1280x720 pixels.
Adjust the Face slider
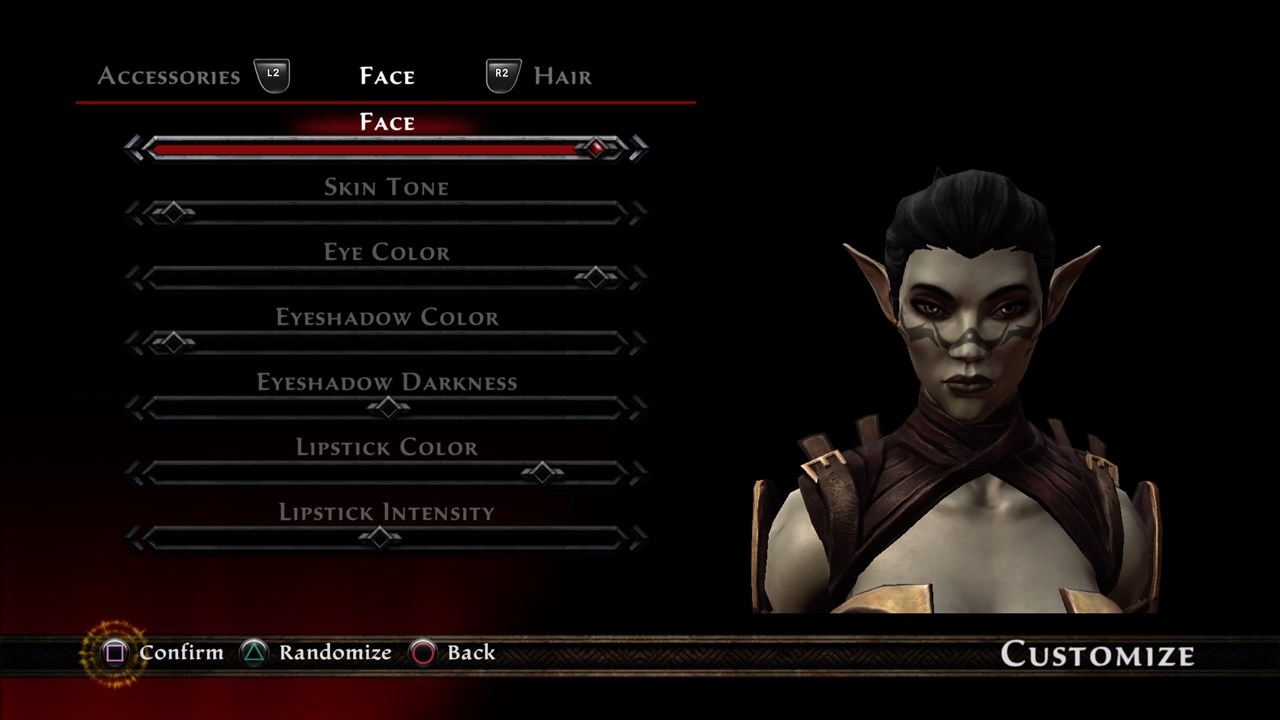[597, 149]
